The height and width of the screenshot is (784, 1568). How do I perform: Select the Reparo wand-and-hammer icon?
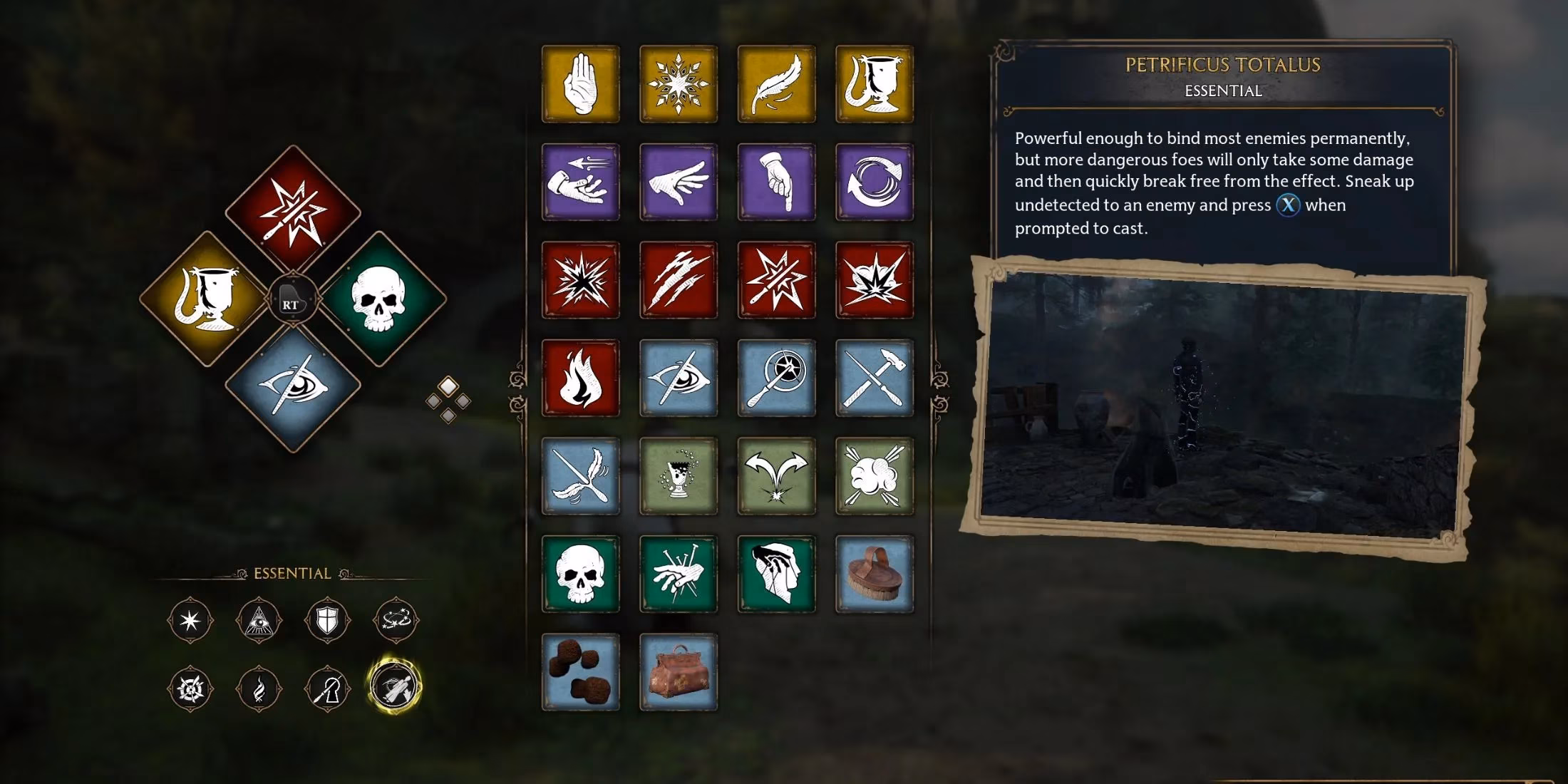875,378
